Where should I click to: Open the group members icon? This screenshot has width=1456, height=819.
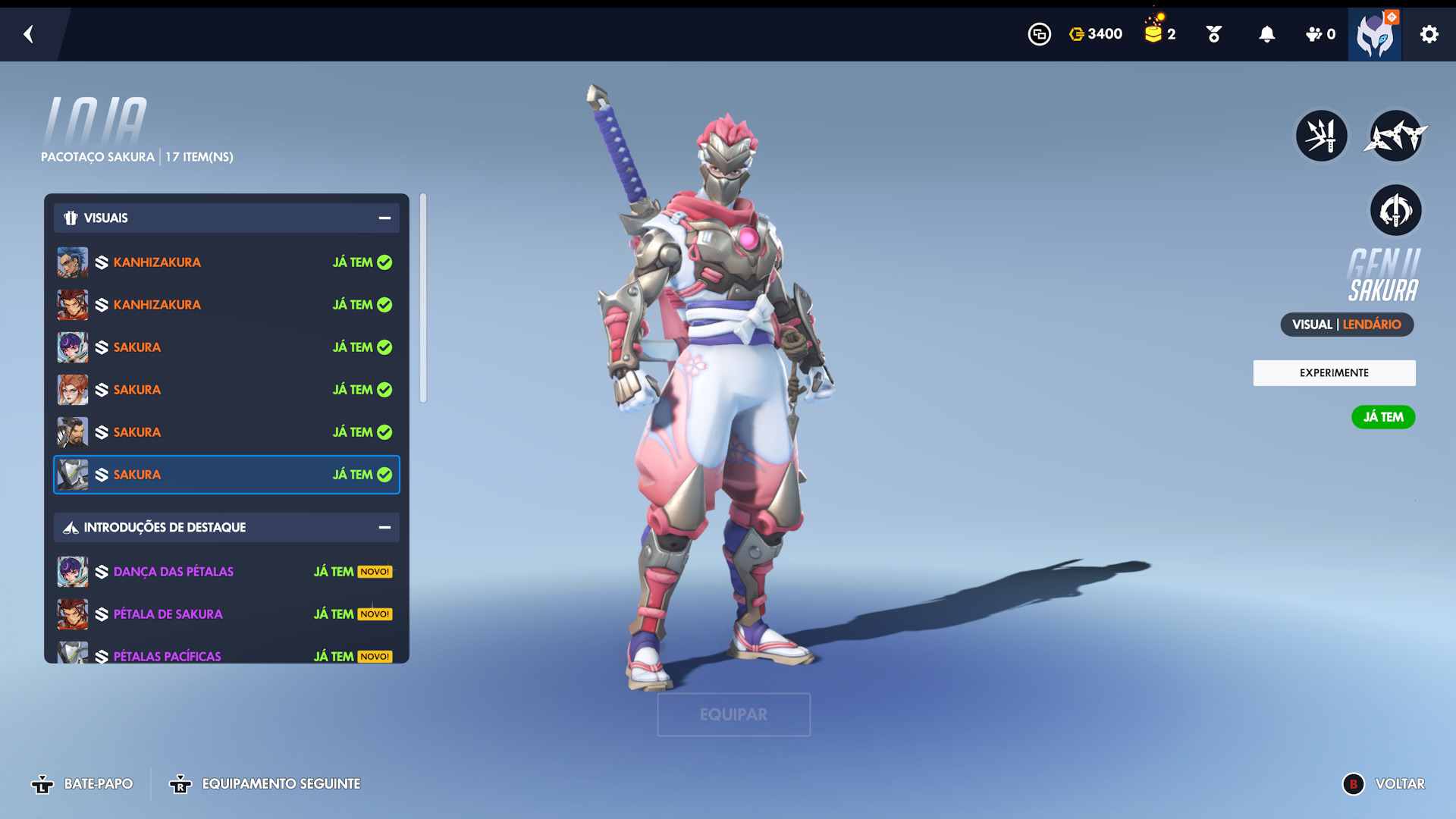[x=1319, y=34]
